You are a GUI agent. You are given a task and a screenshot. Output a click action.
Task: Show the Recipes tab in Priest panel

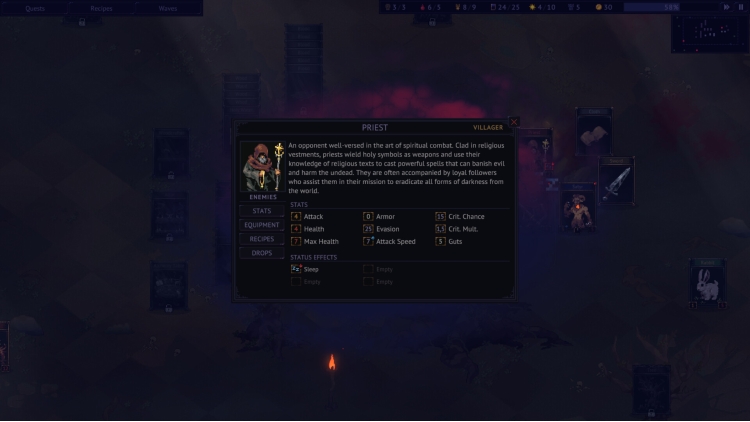(262, 239)
